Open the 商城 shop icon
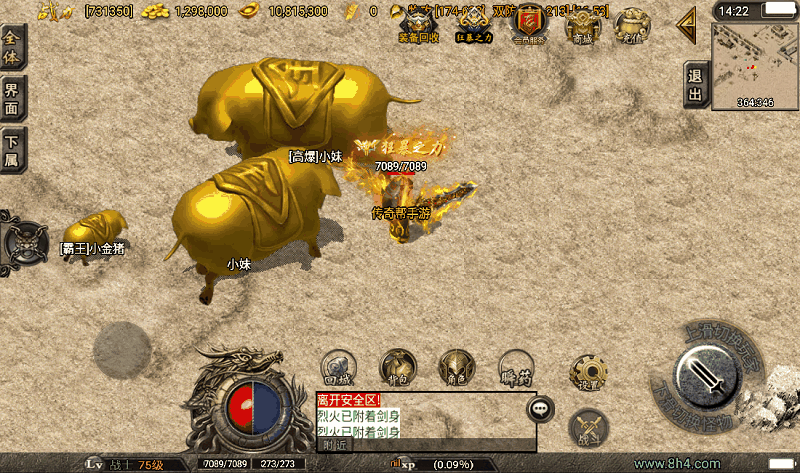Image resolution: width=800 pixels, height=473 pixels. click(581, 24)
